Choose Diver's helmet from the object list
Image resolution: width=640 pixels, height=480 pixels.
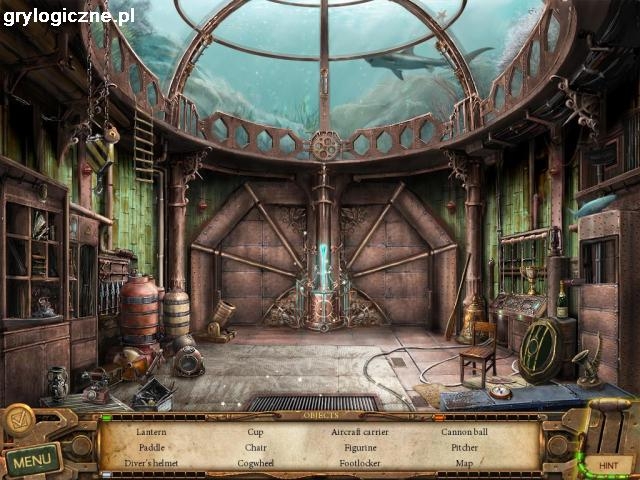point(153,463)
